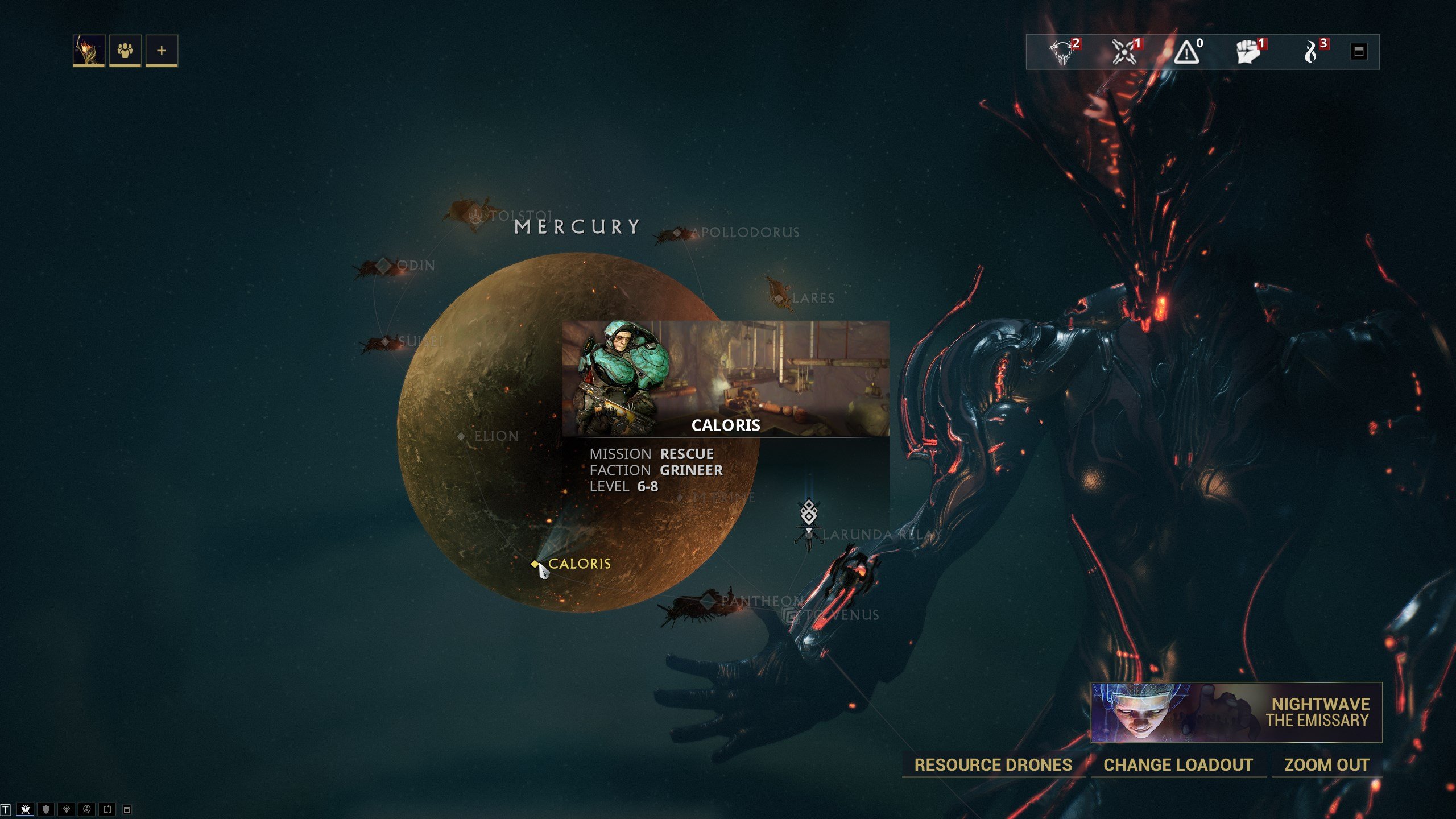This screenshot has height=819, width=1456.
Task: Invite a player with the plus button
Action: pyautogui.click(x=162, y=51)
